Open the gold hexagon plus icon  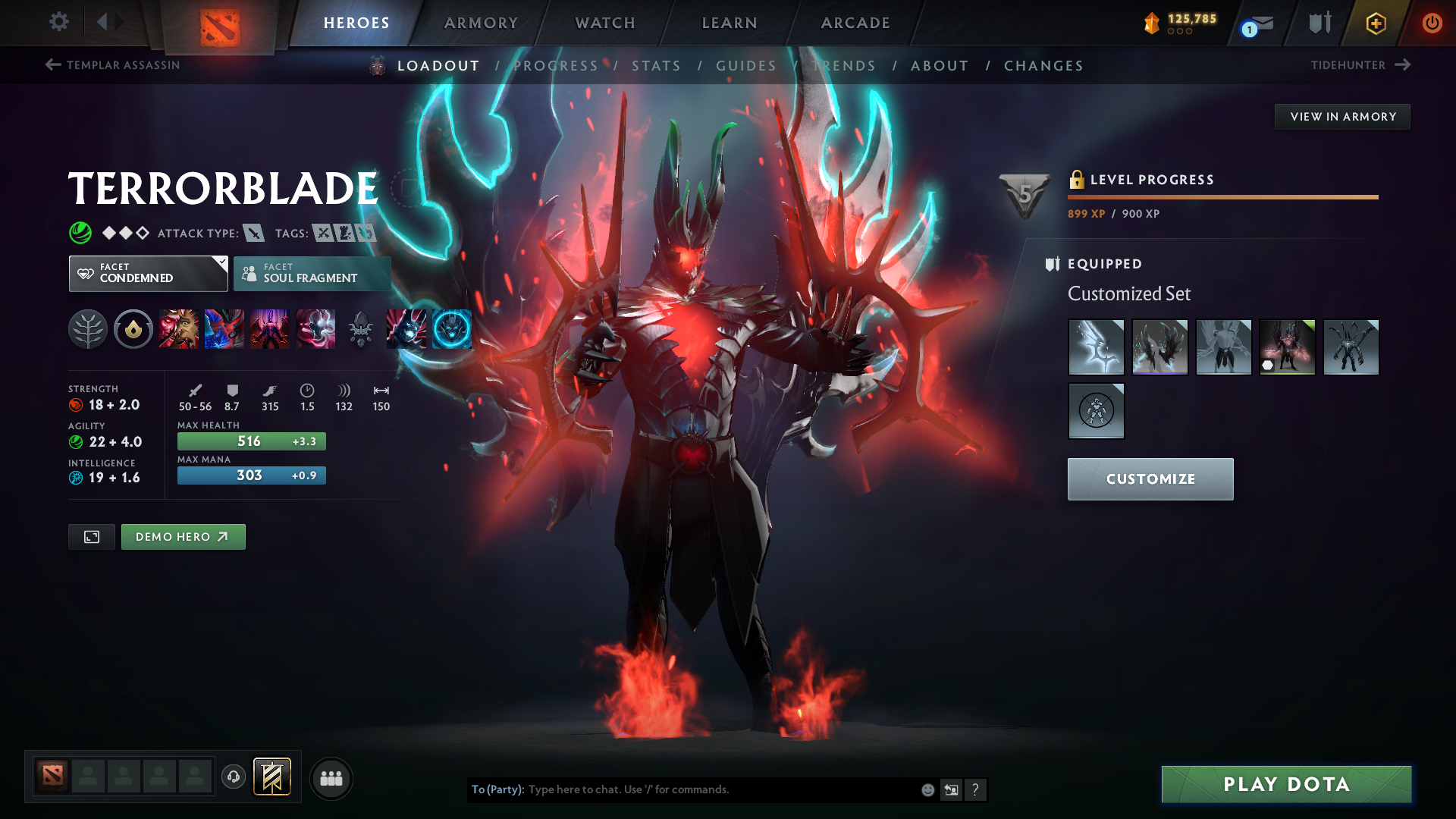point(1375,23)
